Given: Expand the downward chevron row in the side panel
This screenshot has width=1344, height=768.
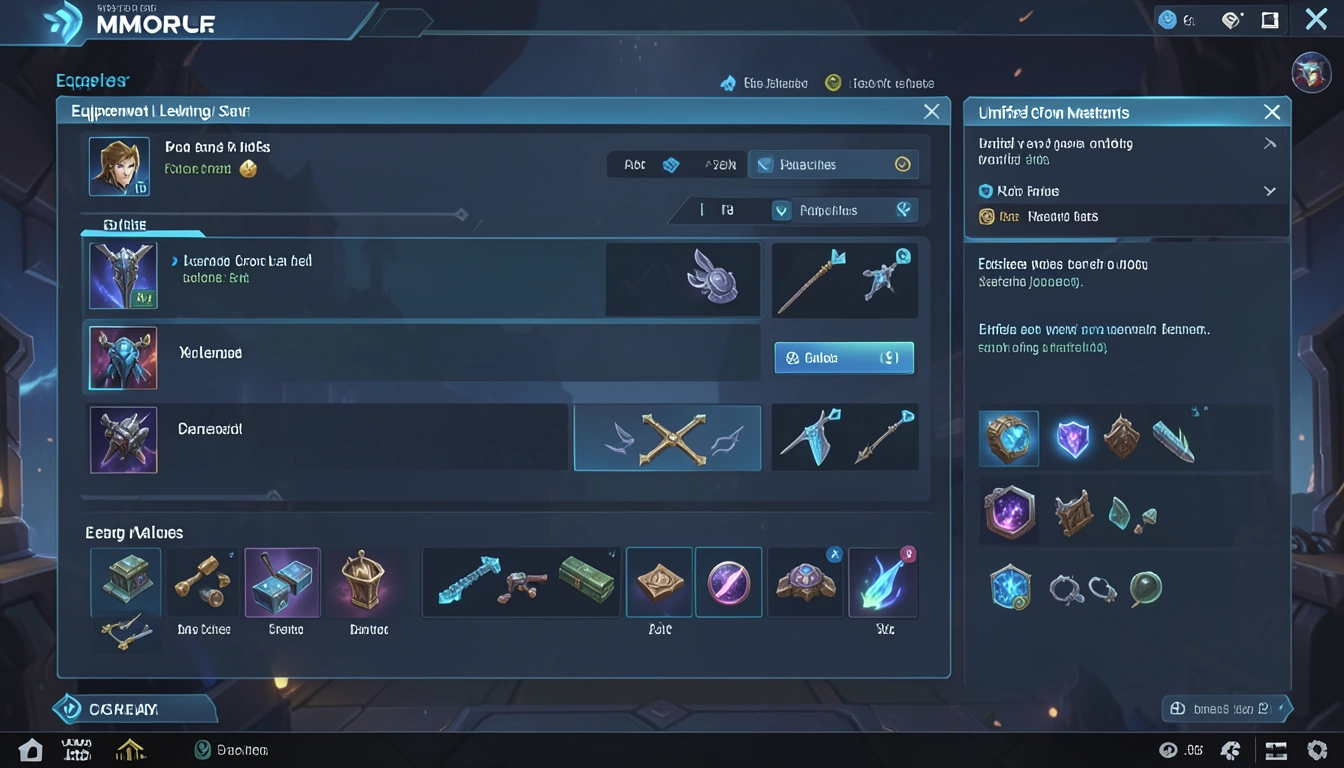Looking at the screenshot, I should click(1270, 191).
